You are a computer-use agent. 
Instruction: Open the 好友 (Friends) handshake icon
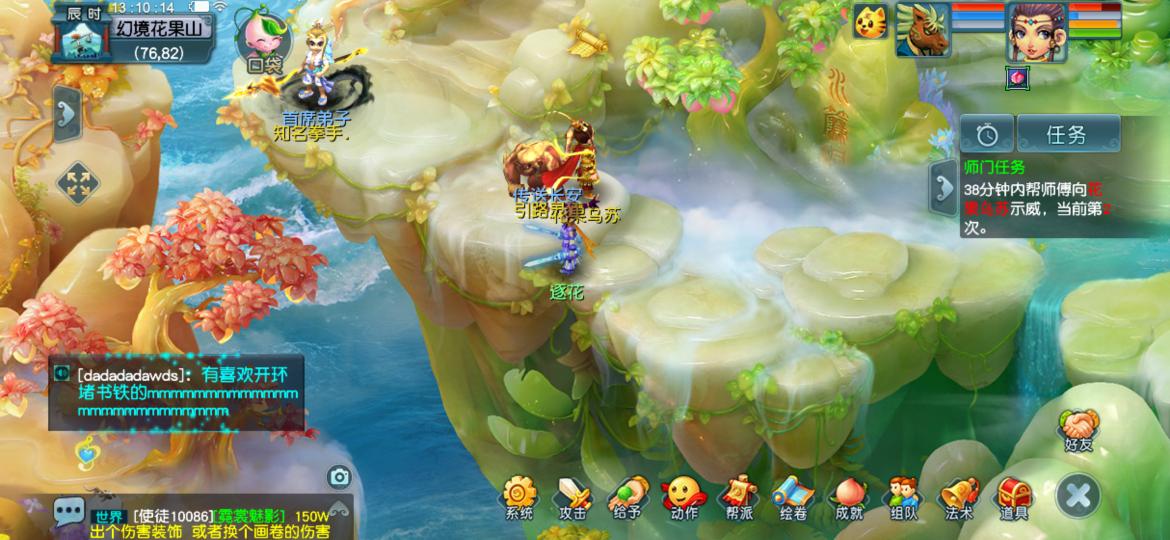point(1078,430)
